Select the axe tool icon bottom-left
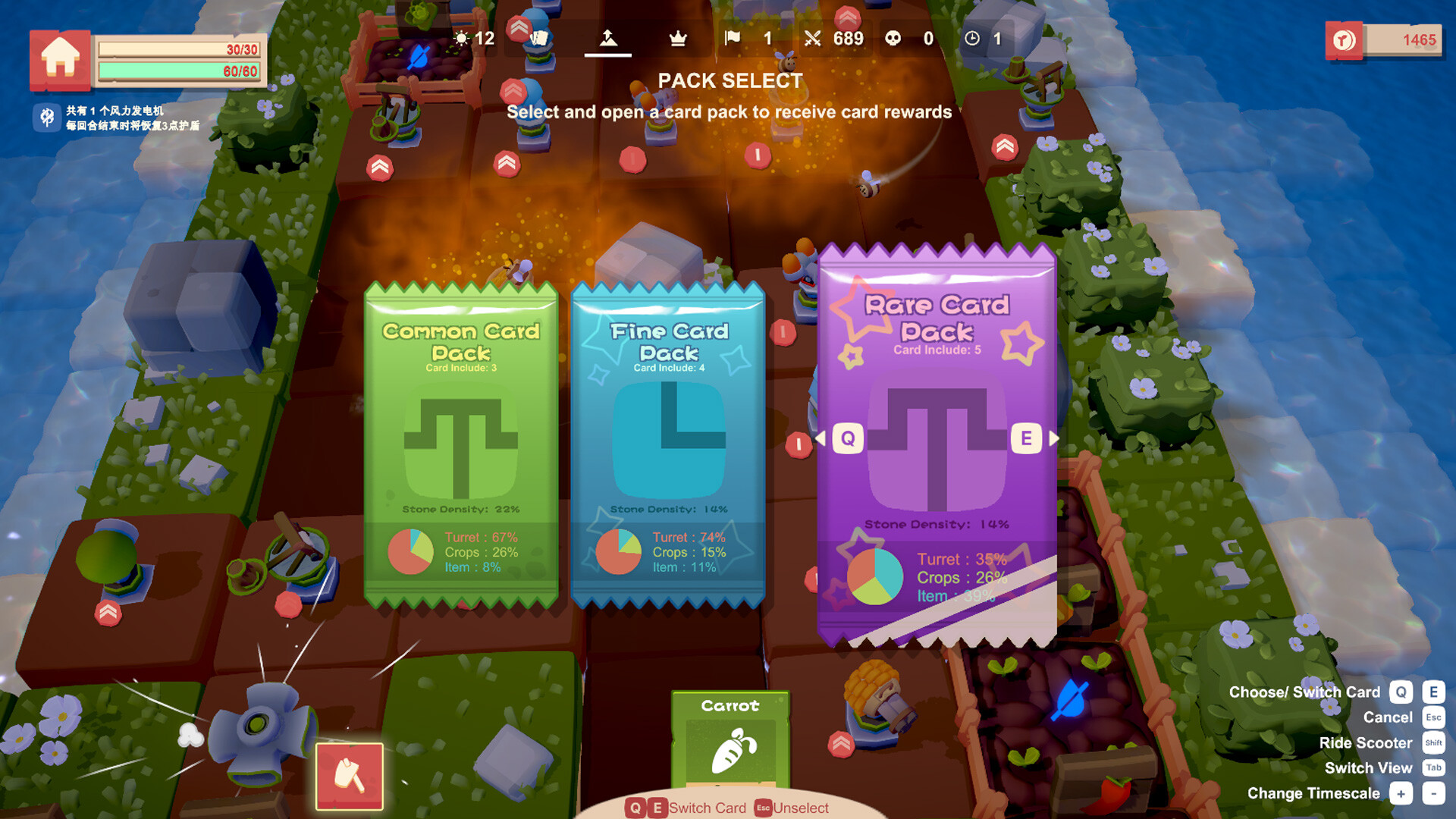Viewport: 1456px width, 819px height. click(350, 777)
